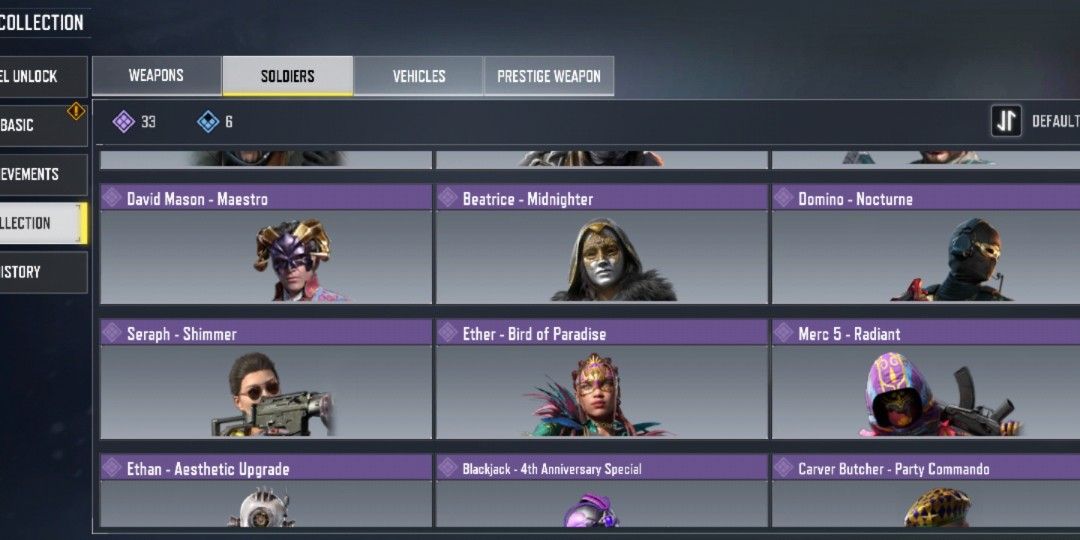This screenshot has width=1080, height=540.
Task: Open the Vehicles tab
Action: click(419, 76)
